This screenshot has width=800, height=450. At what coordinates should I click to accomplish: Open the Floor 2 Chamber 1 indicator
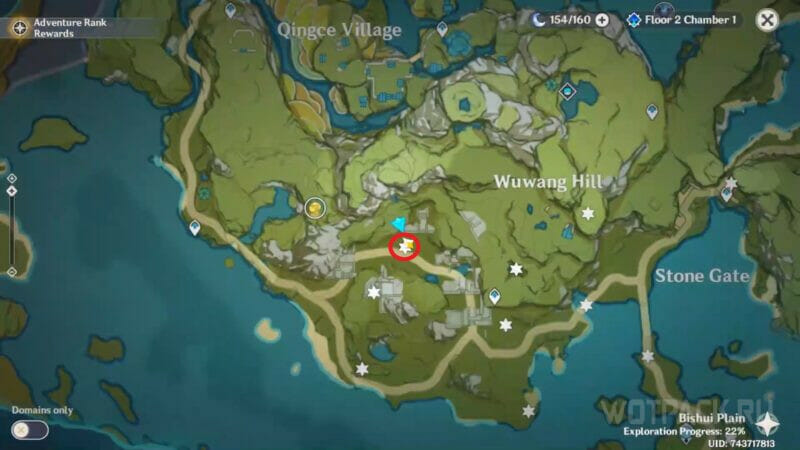683,19
